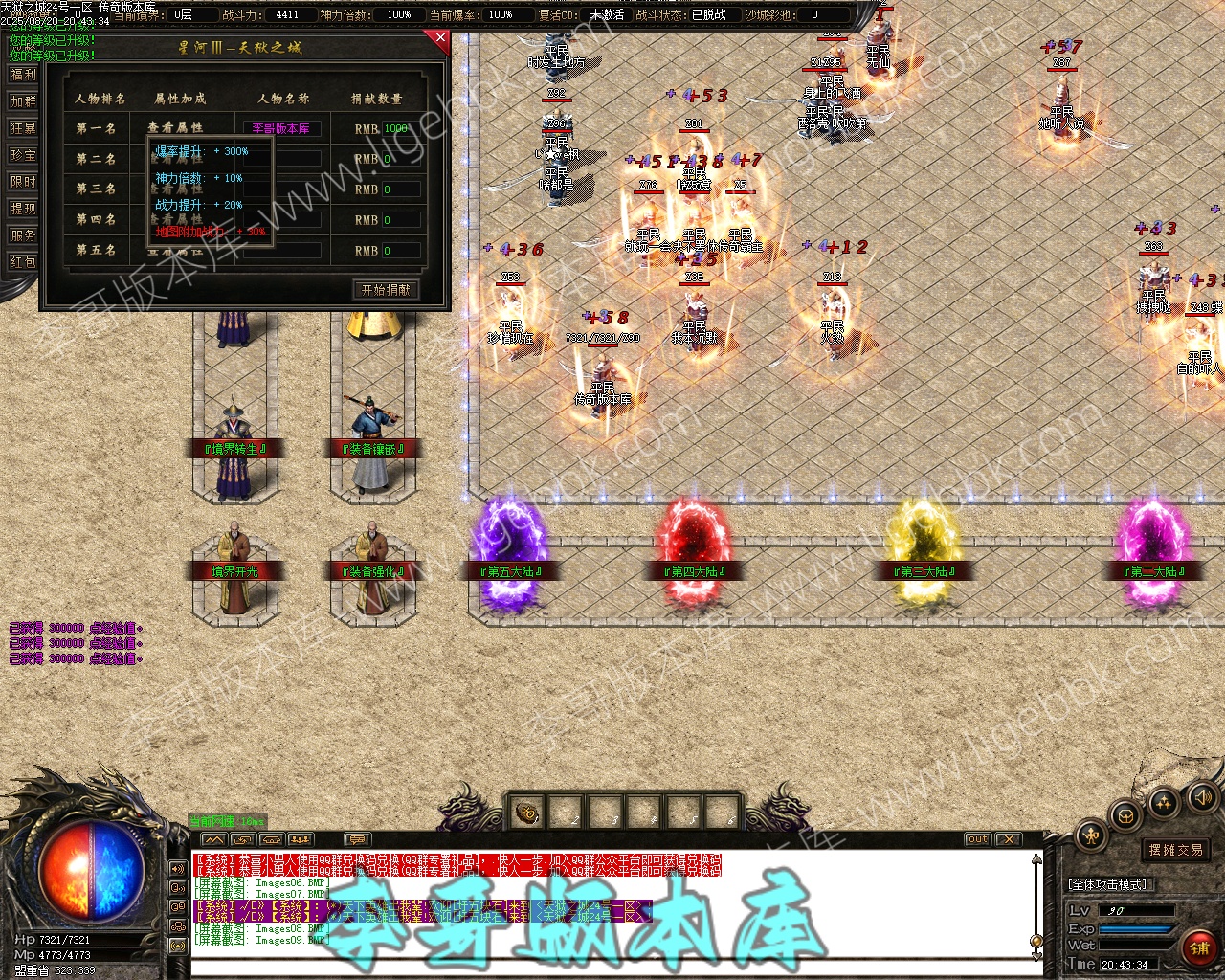Click the chat window out button
The width and height of the screenshot is (1225, 980).
coord(977,839)
